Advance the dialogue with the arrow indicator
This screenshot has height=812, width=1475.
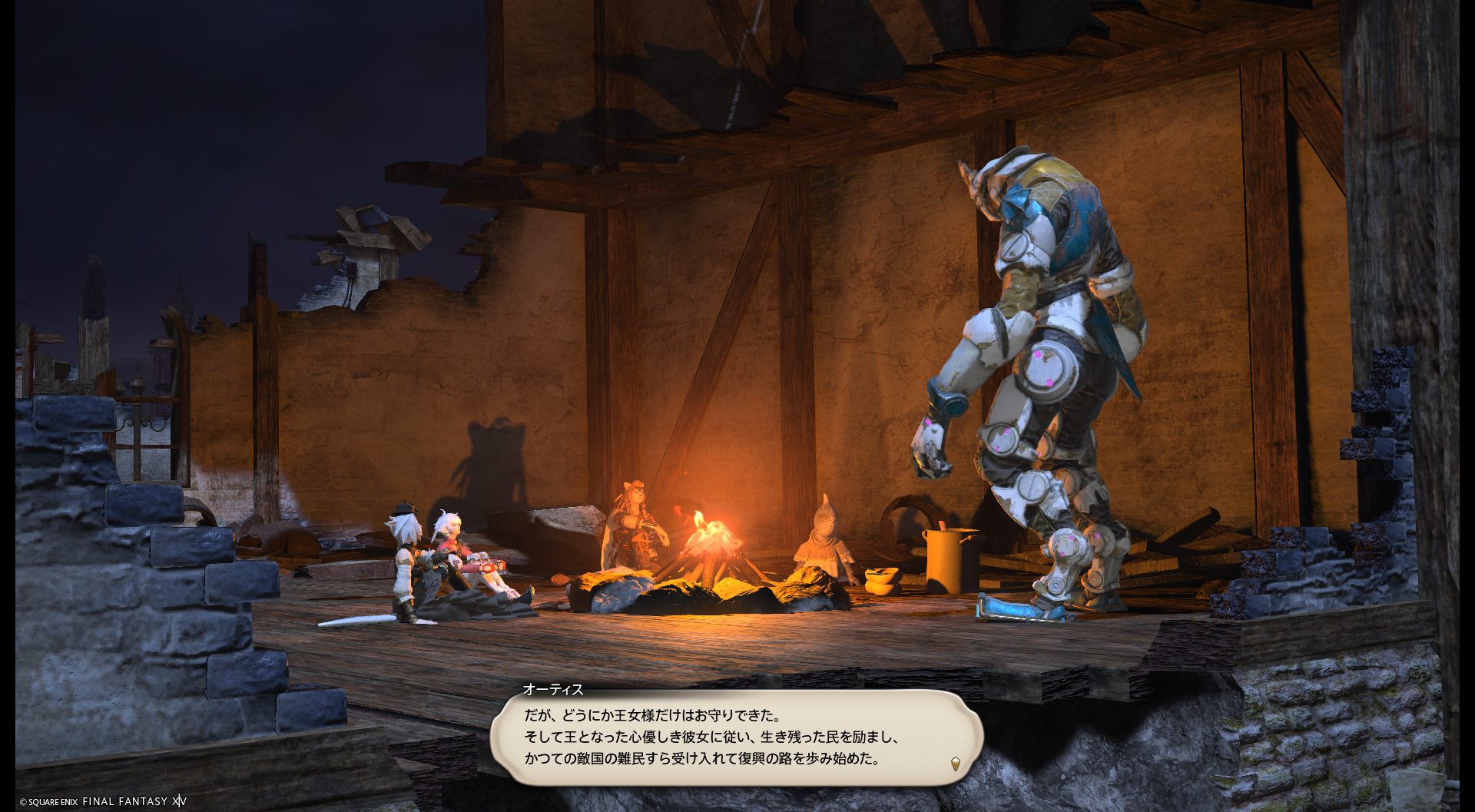click(955, 764)
